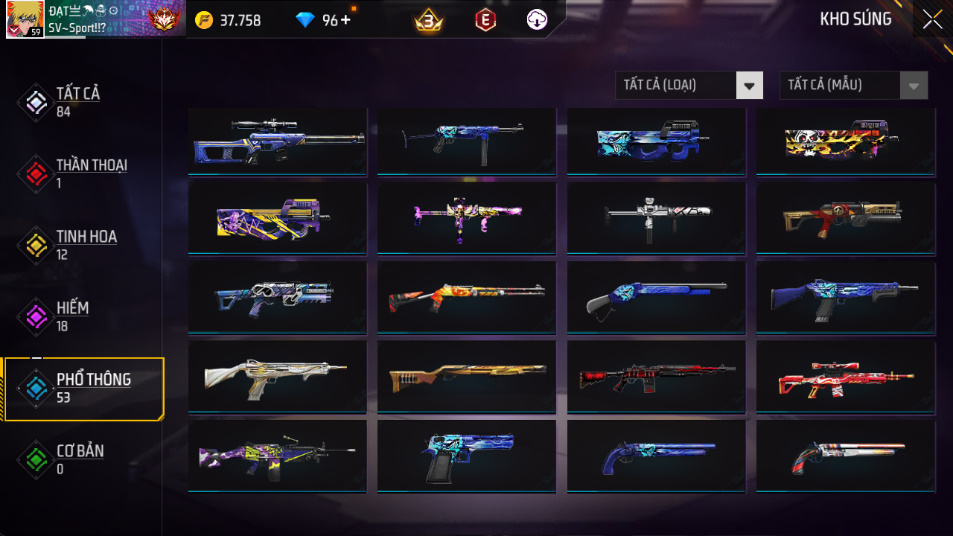This screenshot has height=536, width=953.
Task: Pick the blue Desert Eagle pistol skin
Action: click(x=466, y=456)
